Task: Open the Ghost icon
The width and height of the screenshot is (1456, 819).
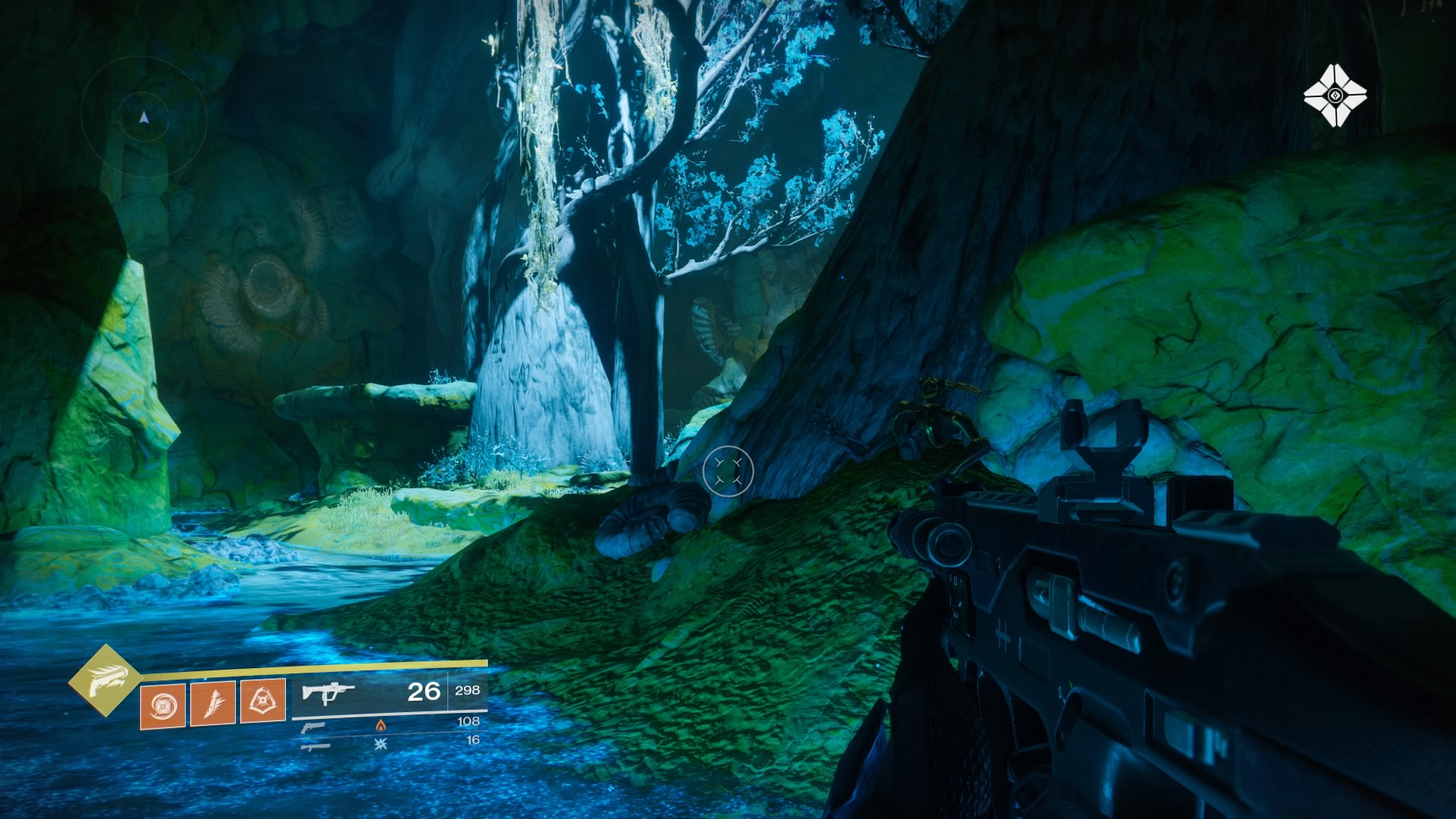Action: tap(1335, 96)
